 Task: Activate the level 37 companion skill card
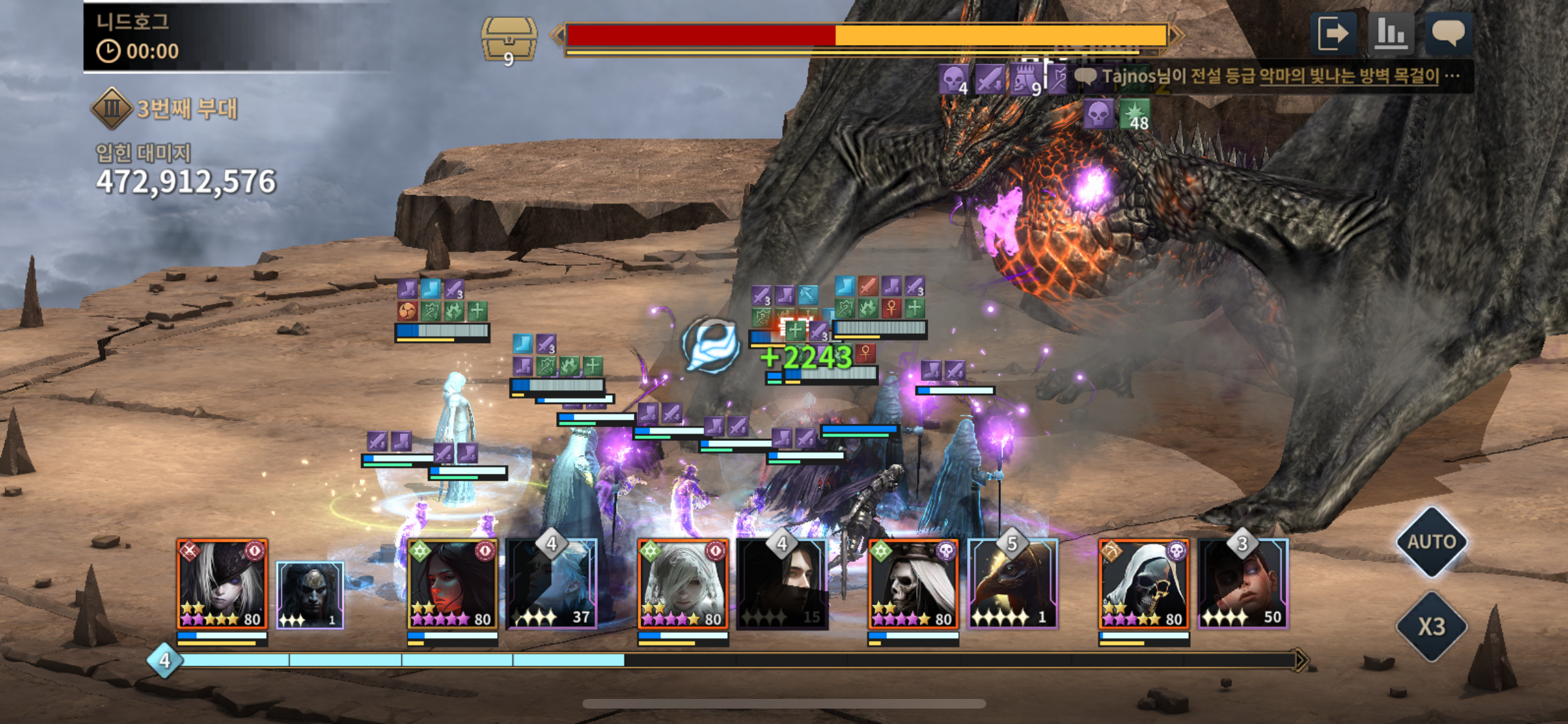(552, 586)
